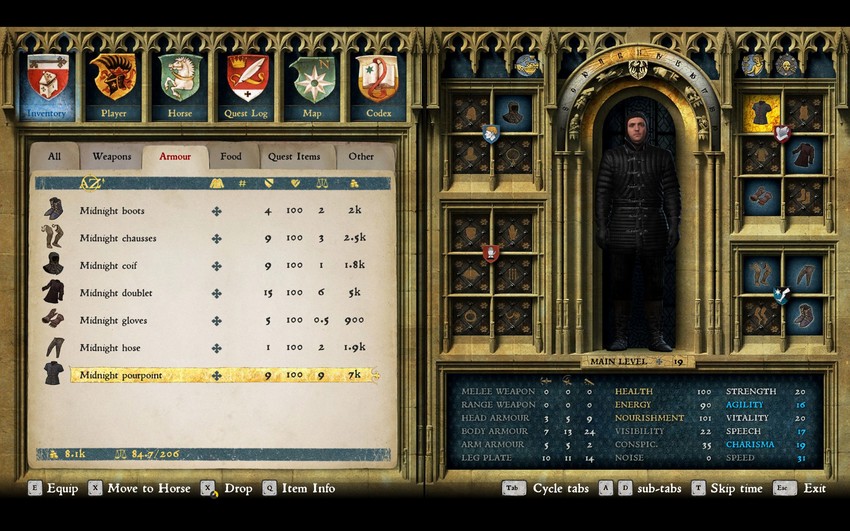Open the Other items tab
This screenshot has width=850, height=531.
click(x=361, y=157)
